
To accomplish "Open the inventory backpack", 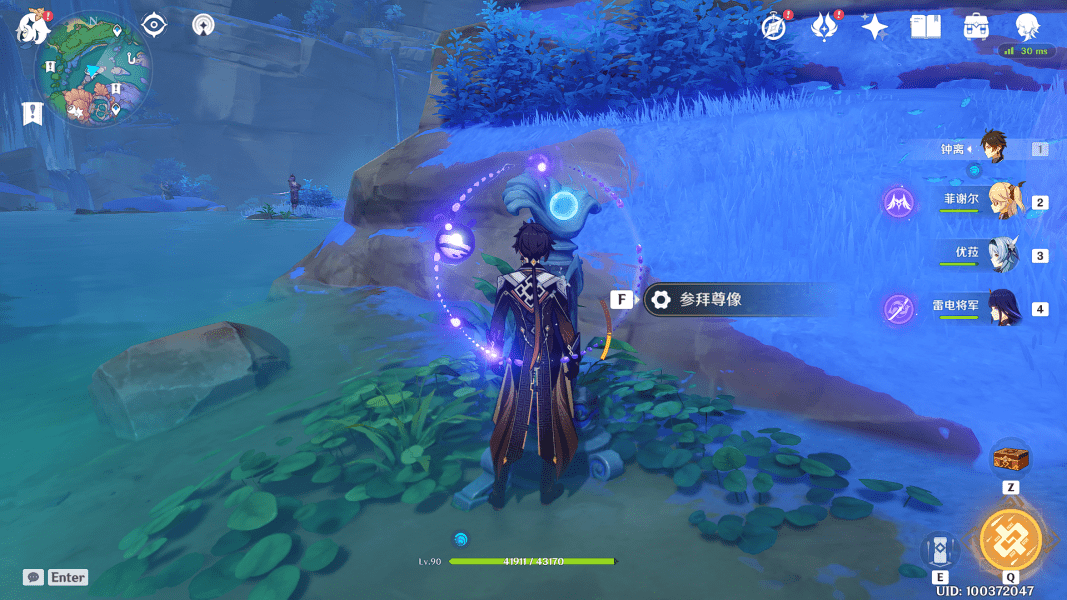I will [x=976, y=27].
